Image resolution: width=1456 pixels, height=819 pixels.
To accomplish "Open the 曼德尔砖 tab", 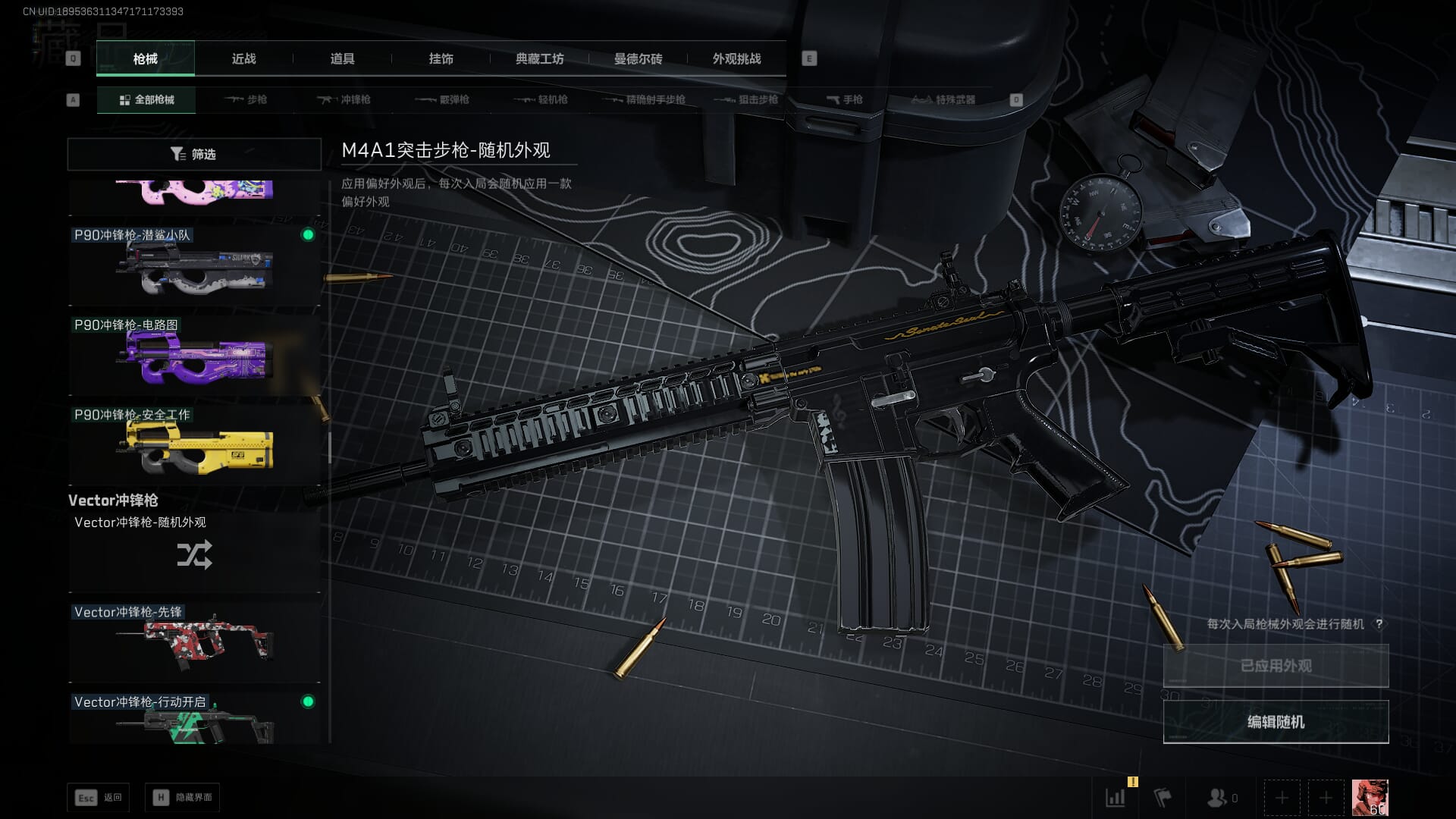I will [638, 58].
